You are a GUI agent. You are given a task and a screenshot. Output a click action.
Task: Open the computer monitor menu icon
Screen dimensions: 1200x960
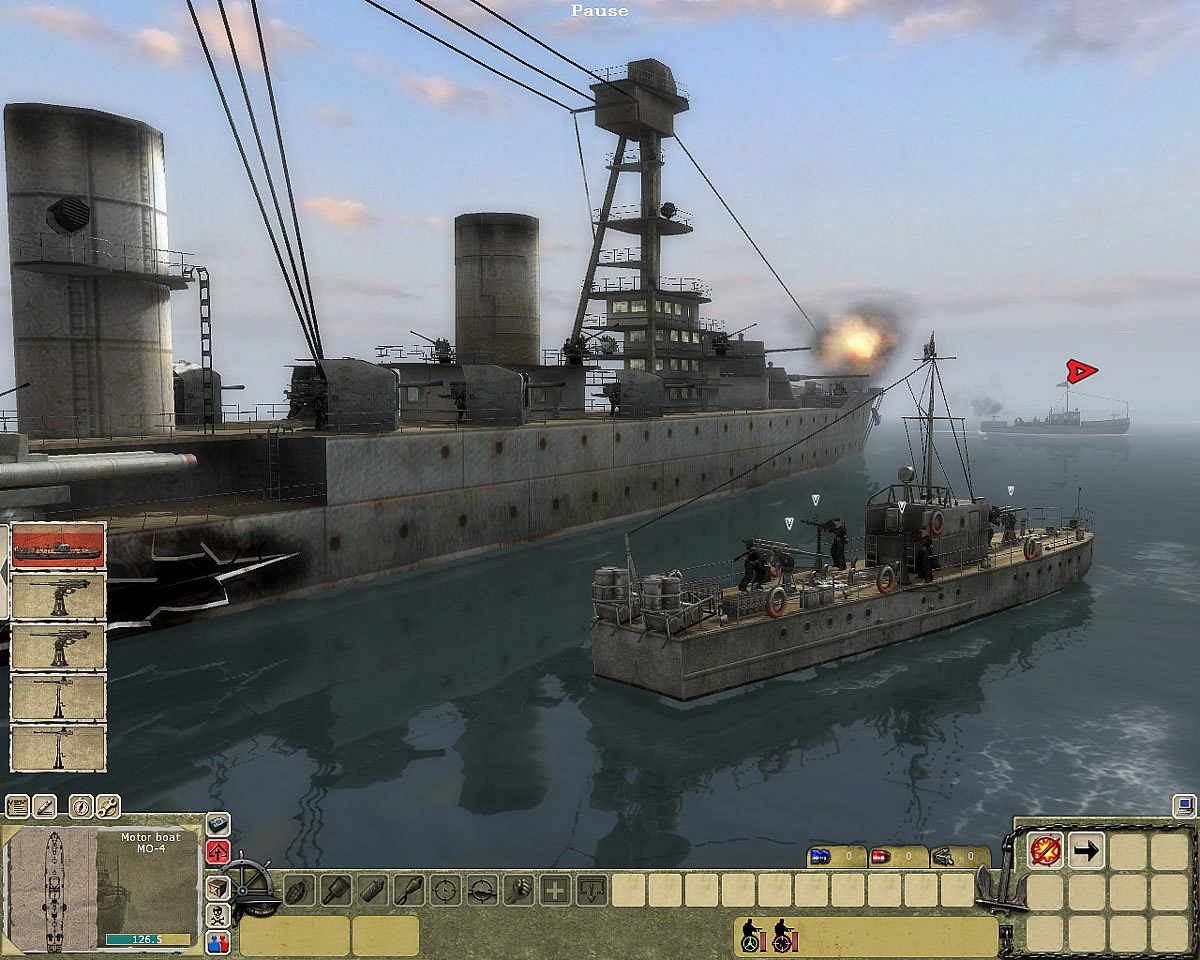[x=1184, y=805]
